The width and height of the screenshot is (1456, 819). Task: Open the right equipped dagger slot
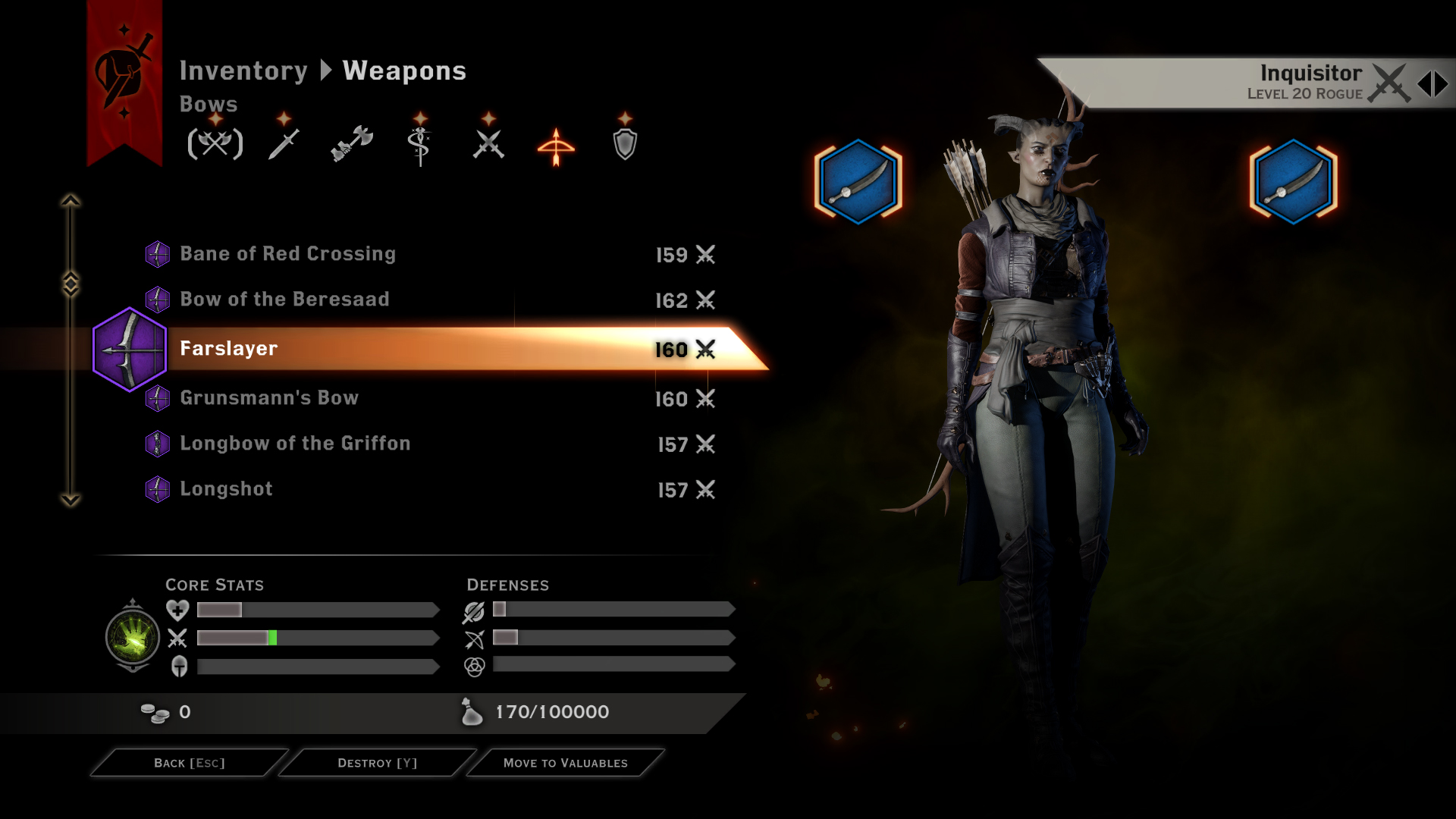point(1293,182)
